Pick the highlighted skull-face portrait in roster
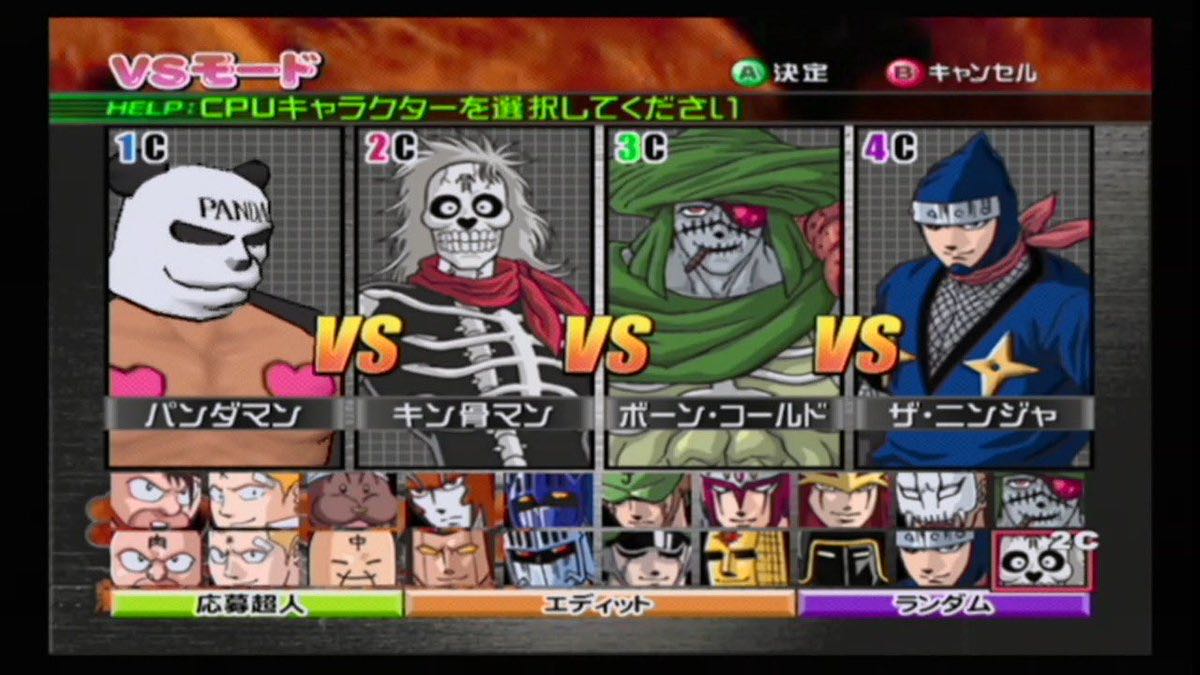 click(x=1039, y=559)
